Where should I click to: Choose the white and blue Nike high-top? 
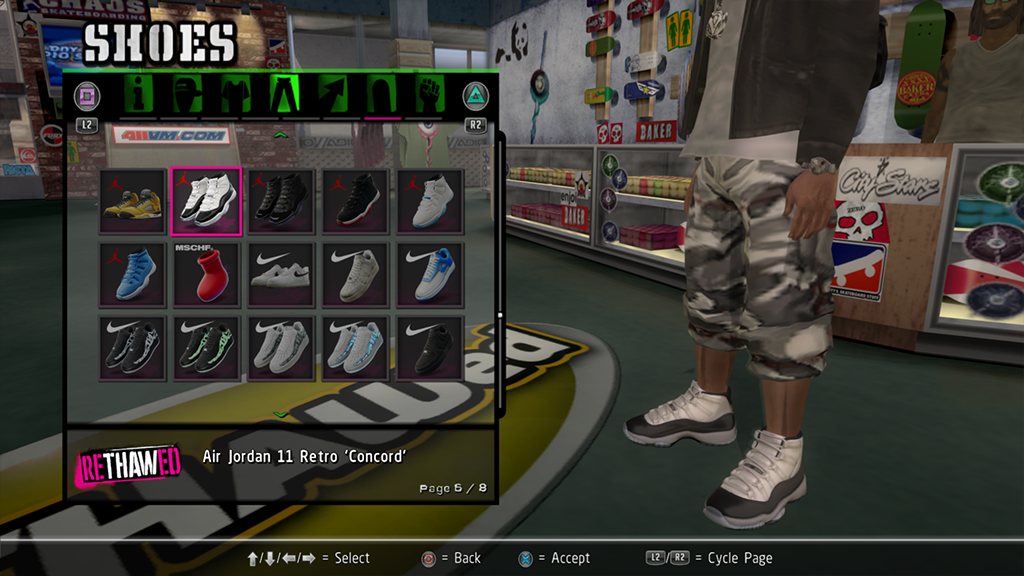click(430, 275)
